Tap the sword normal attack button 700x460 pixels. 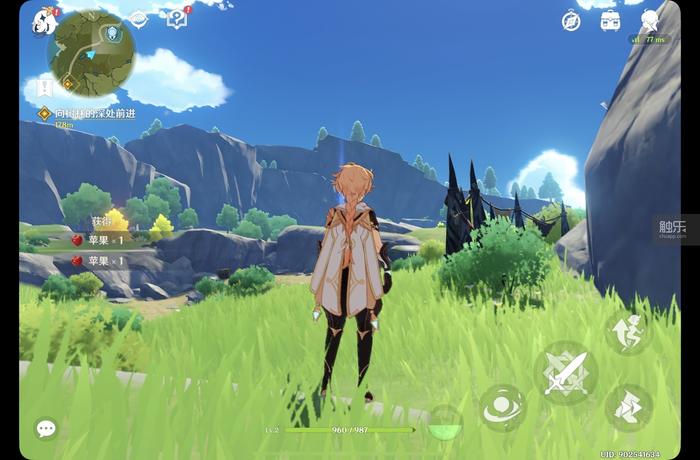coord(566,374)
